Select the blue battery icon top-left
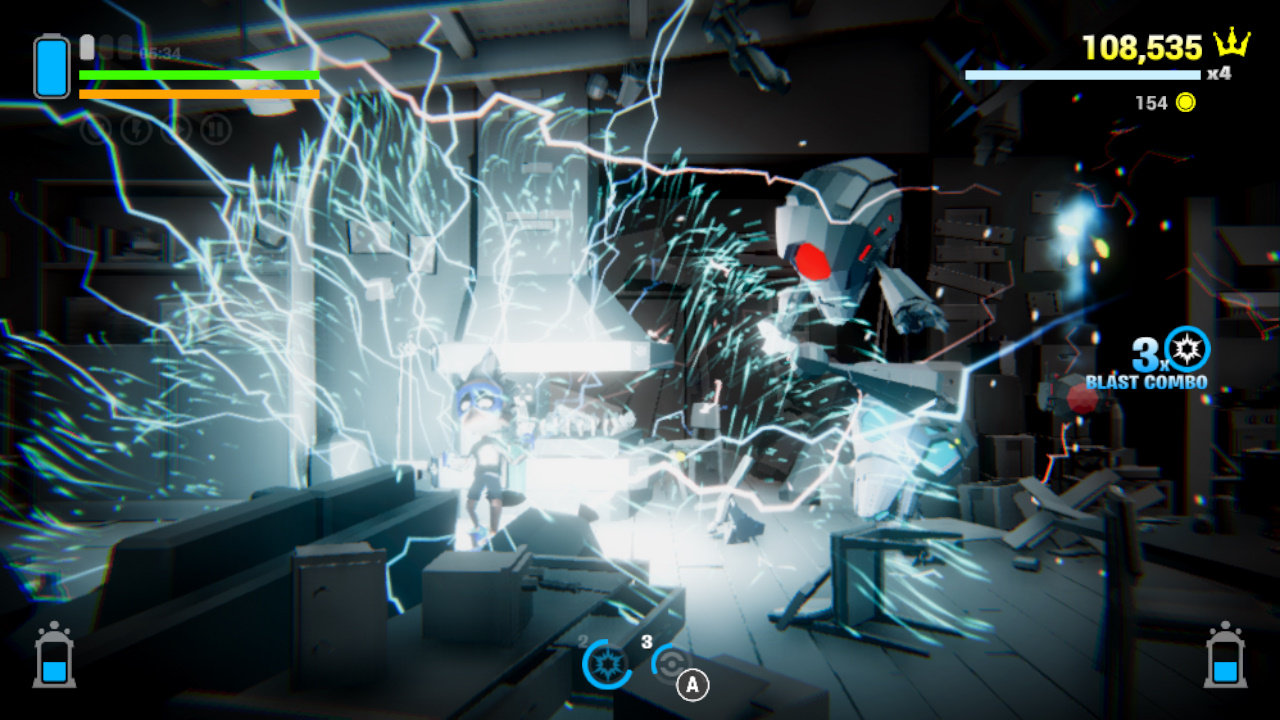The image size is (1280, 720). pyautogui.click(x=50, y=67)
